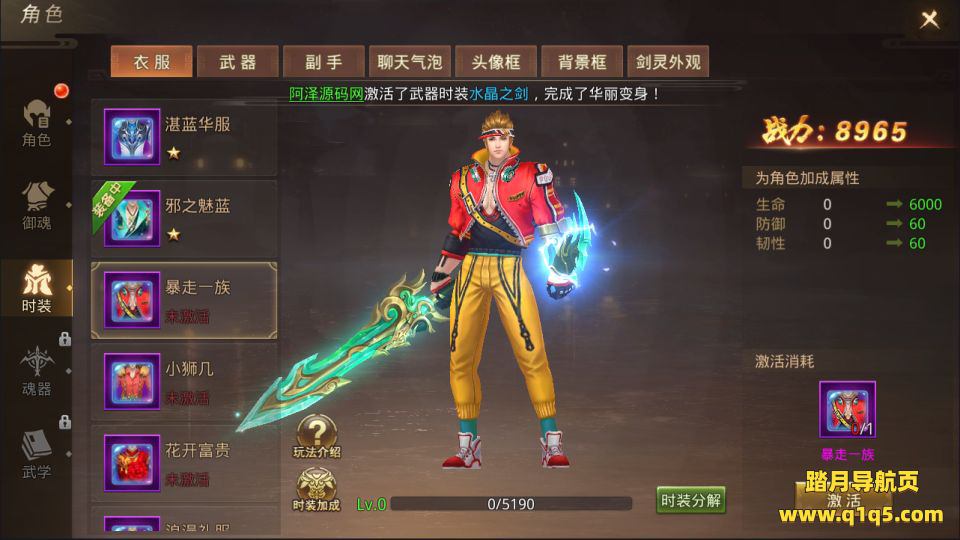Switch to the 衣服 clothing tab

pos(152,62)
